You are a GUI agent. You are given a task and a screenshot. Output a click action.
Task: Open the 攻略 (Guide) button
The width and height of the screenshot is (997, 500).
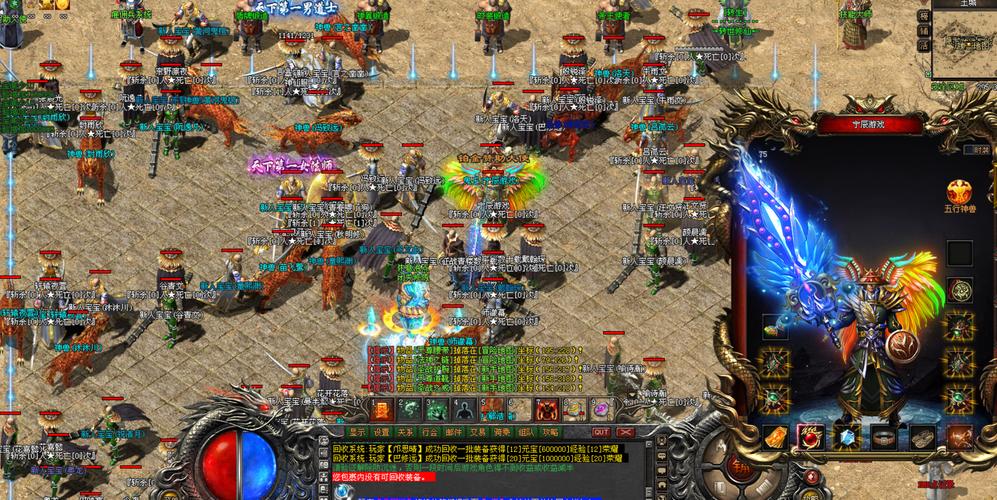click(550, 432)
